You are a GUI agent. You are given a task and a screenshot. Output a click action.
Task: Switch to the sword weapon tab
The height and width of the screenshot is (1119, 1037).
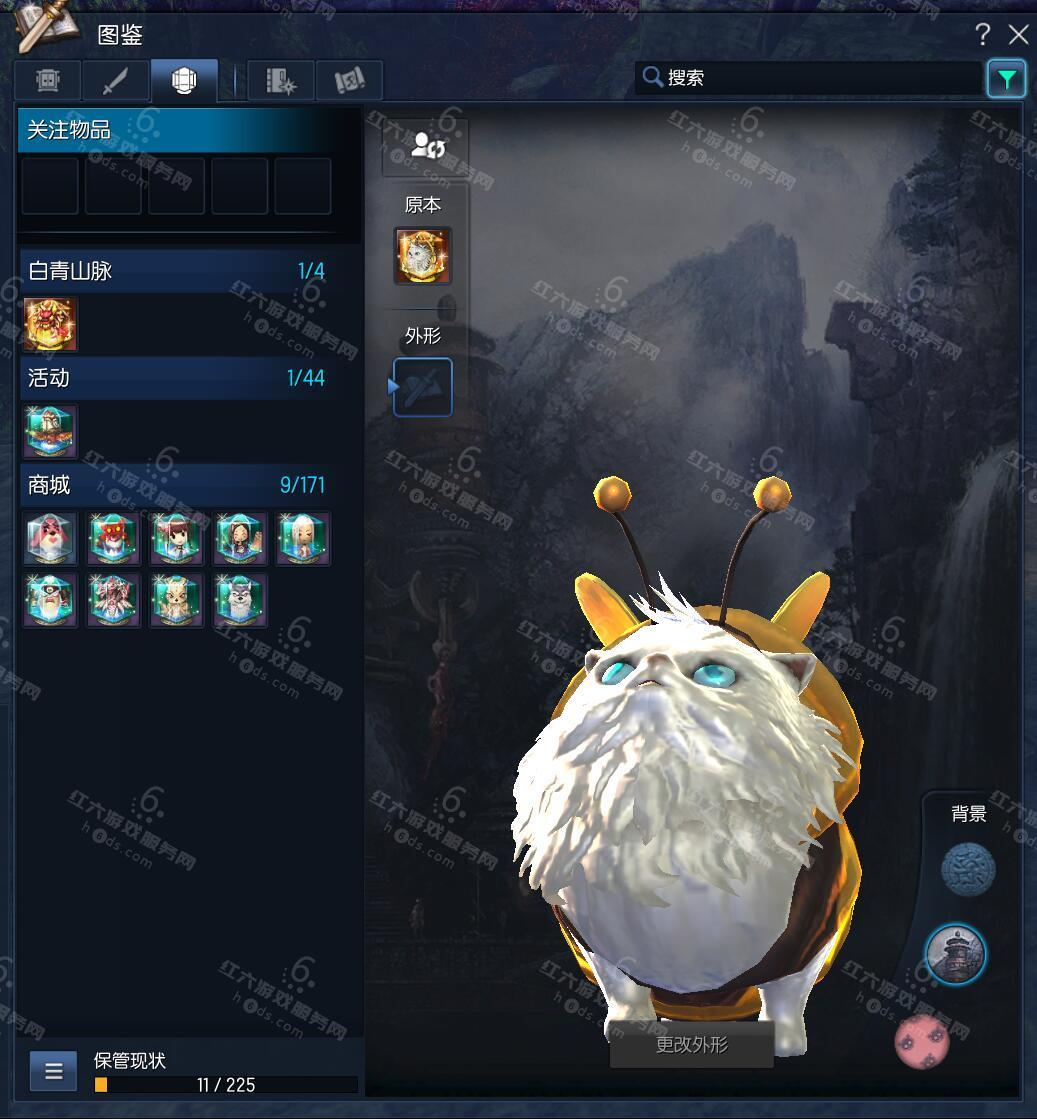117,81
